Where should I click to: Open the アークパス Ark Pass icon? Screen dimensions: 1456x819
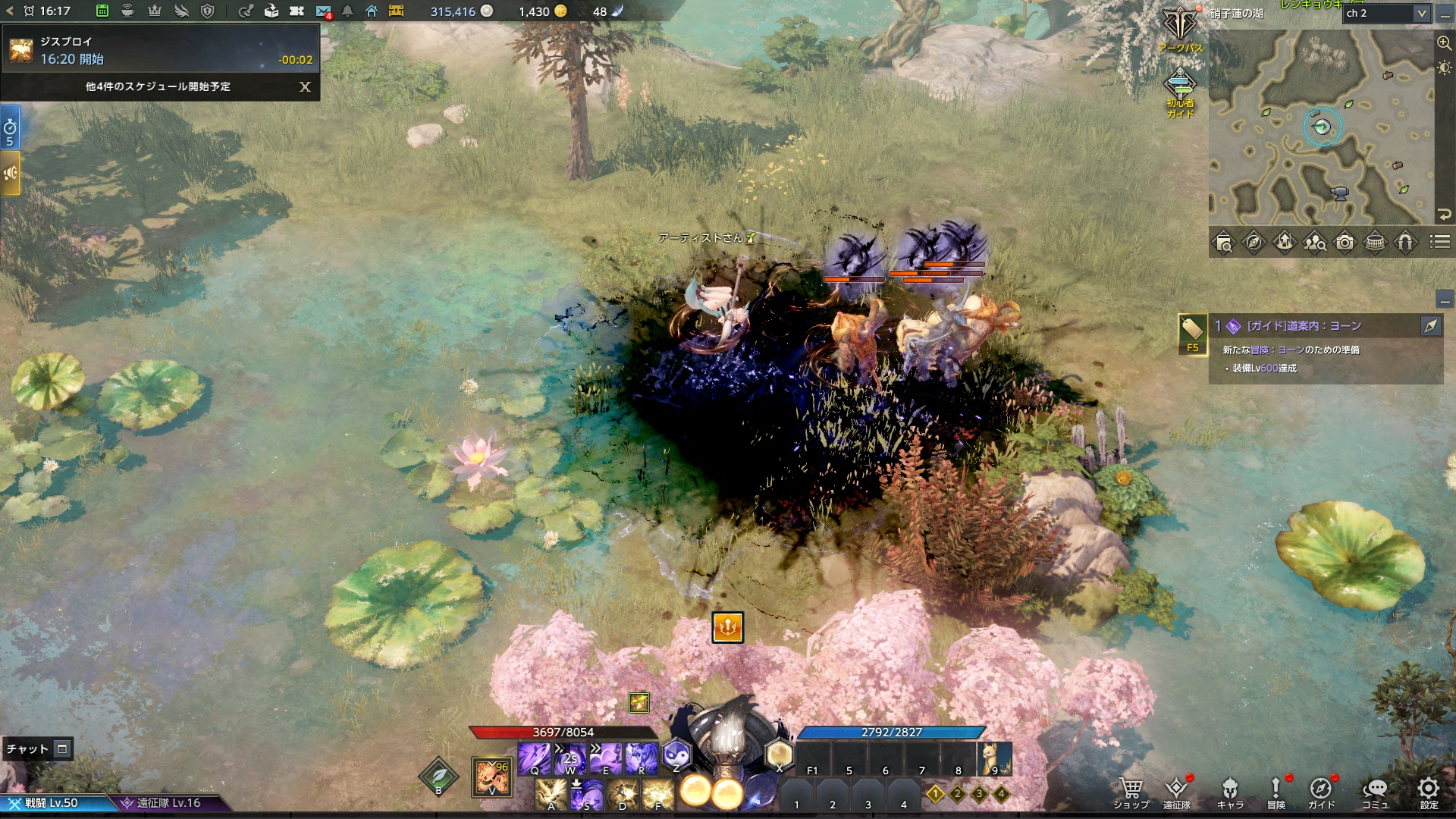pyautogui.click(x=1180, y=29)
